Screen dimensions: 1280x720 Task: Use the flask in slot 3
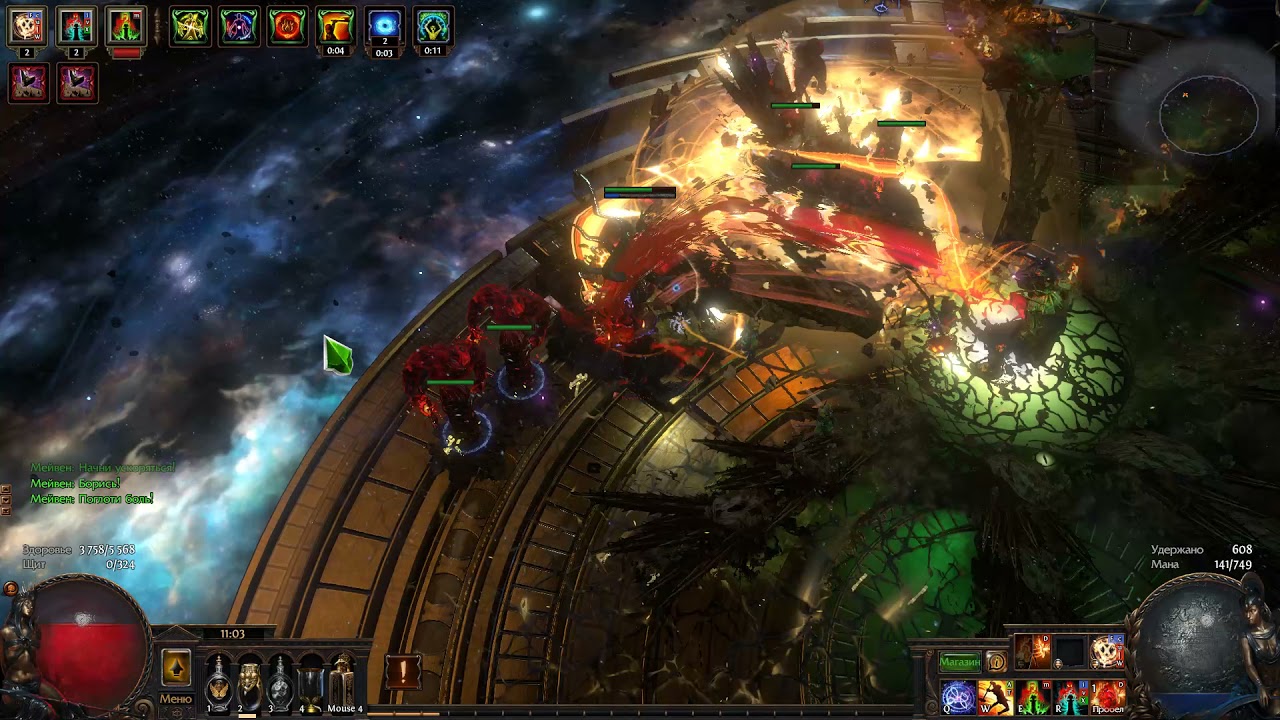pos(280,684)
